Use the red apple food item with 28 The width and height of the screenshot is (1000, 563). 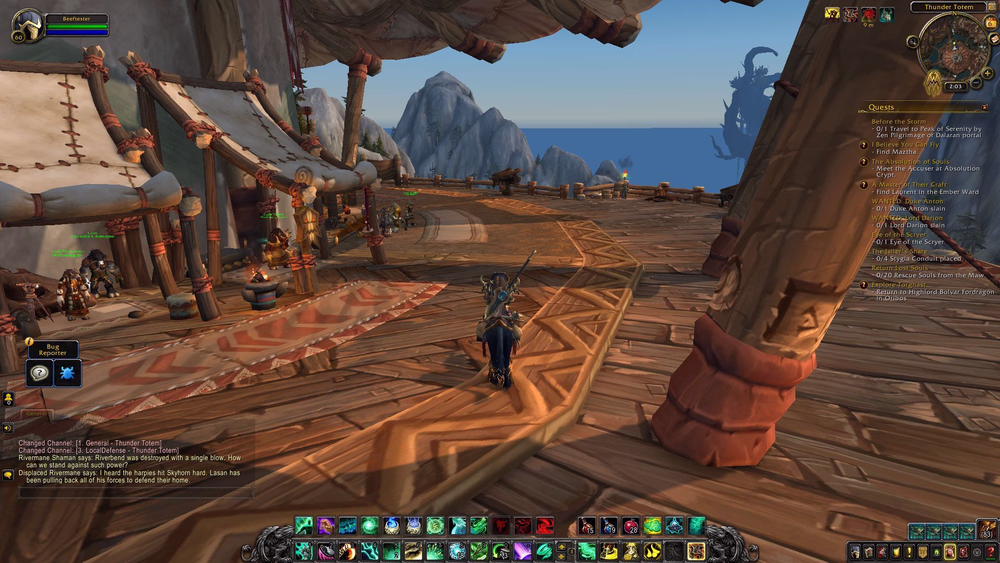pos(631,526)
